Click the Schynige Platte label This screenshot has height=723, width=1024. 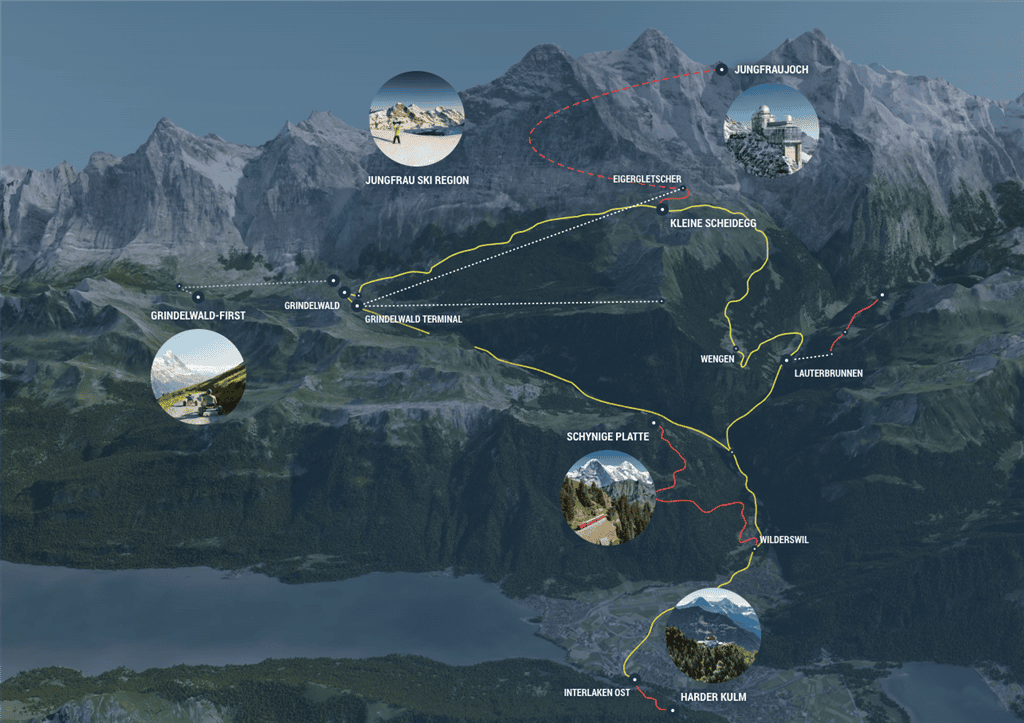[608, 437]
